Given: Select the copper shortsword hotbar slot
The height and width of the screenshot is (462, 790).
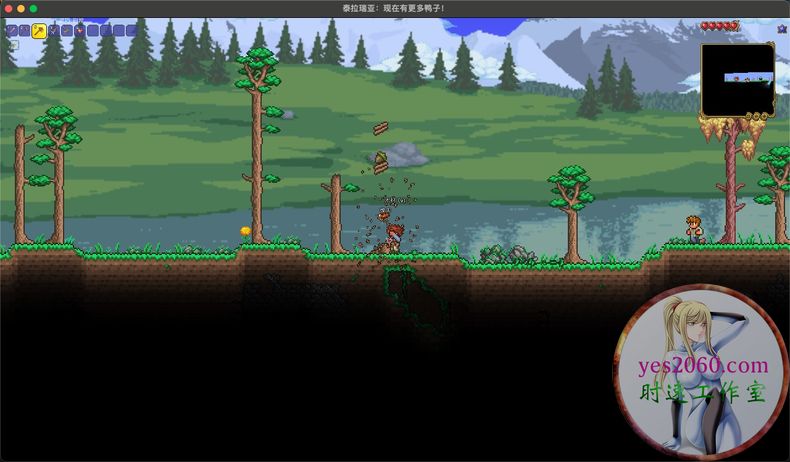Looking at the screenshot, I should point(12,31).
